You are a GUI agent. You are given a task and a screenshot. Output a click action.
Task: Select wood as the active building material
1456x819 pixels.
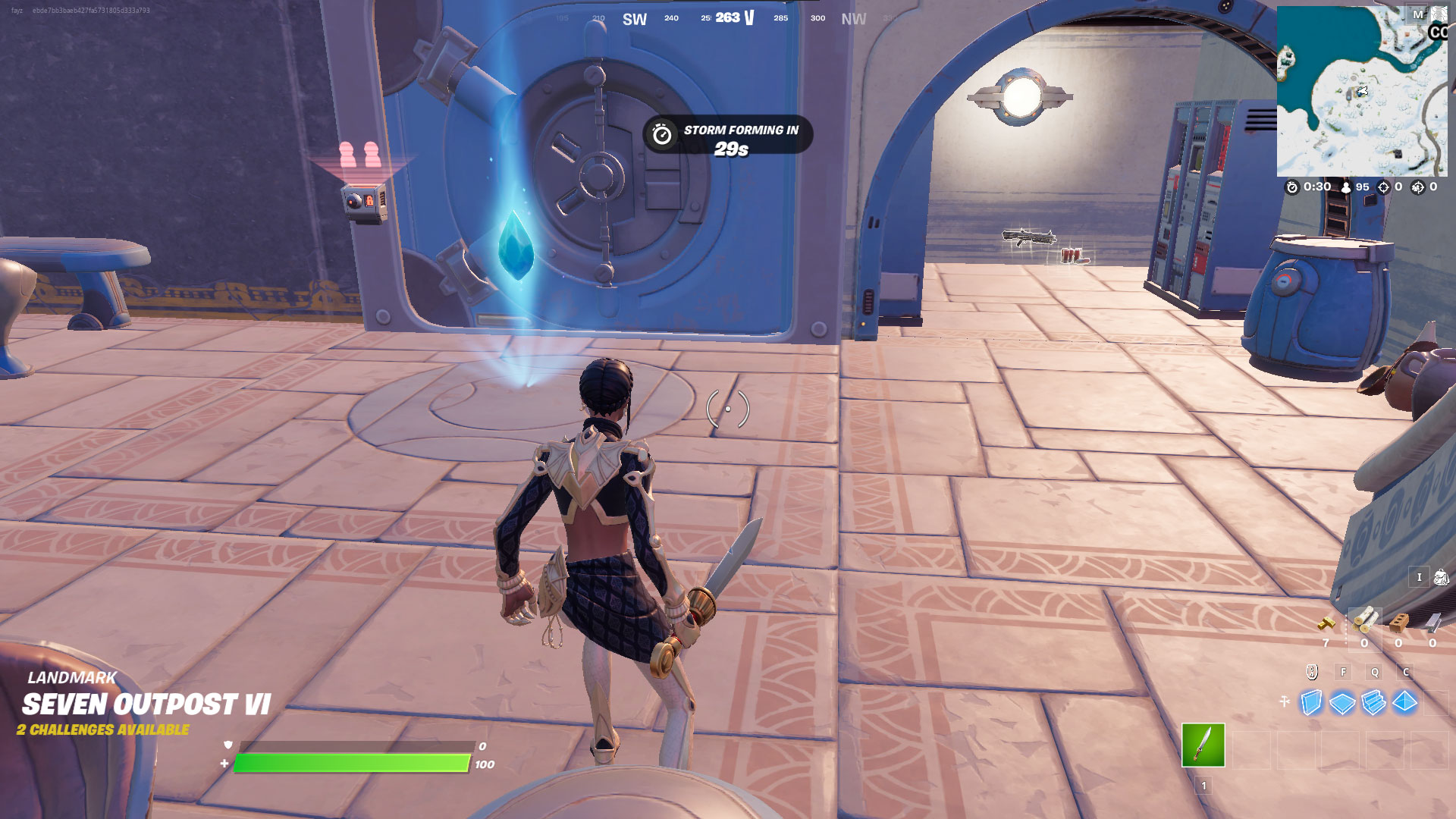[1365, 620]
